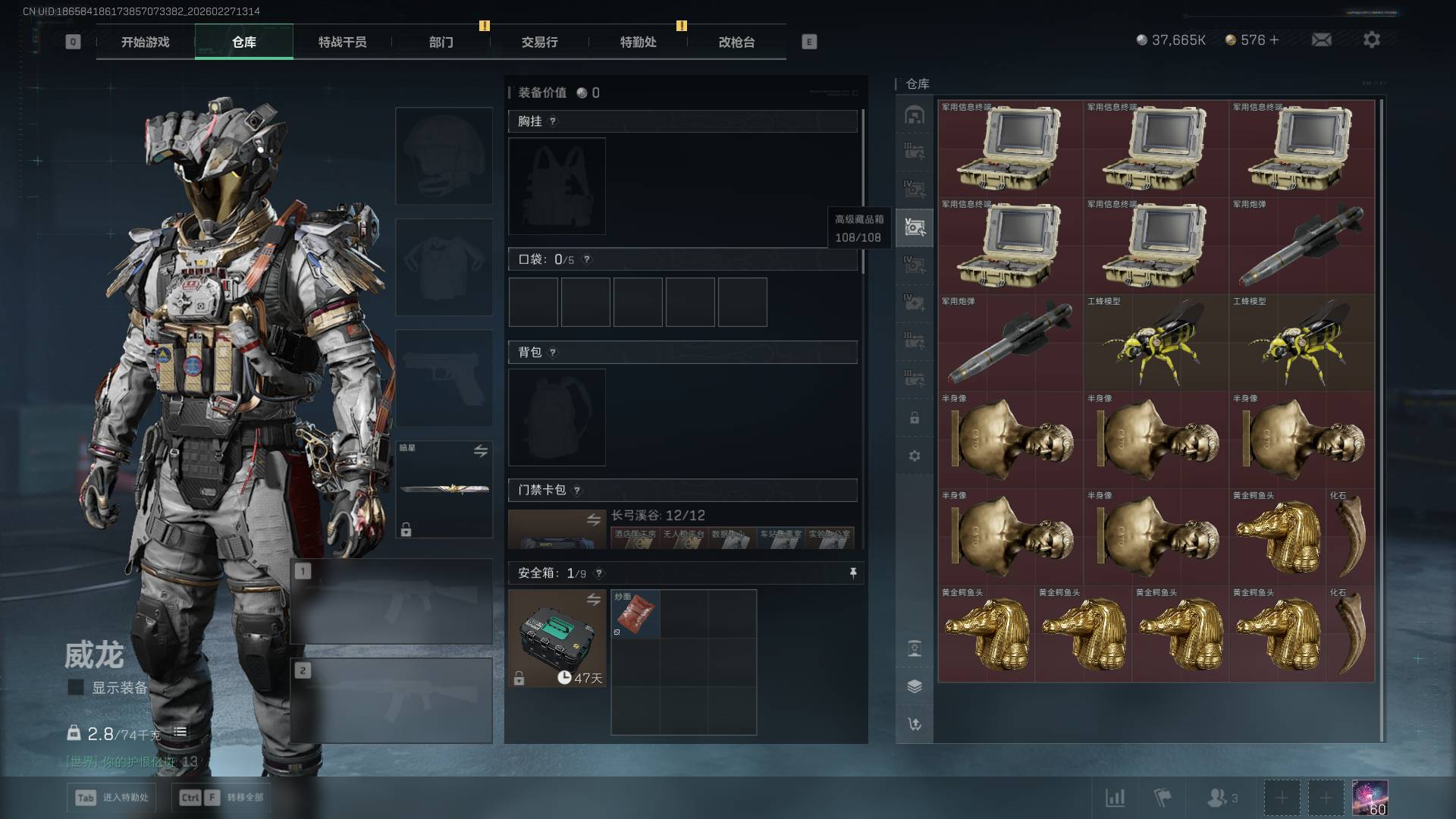The width and height of the screenshot is (1456, 819).
Task: Open the 改枪台 gunsmith tab
Action: [736, 42]
